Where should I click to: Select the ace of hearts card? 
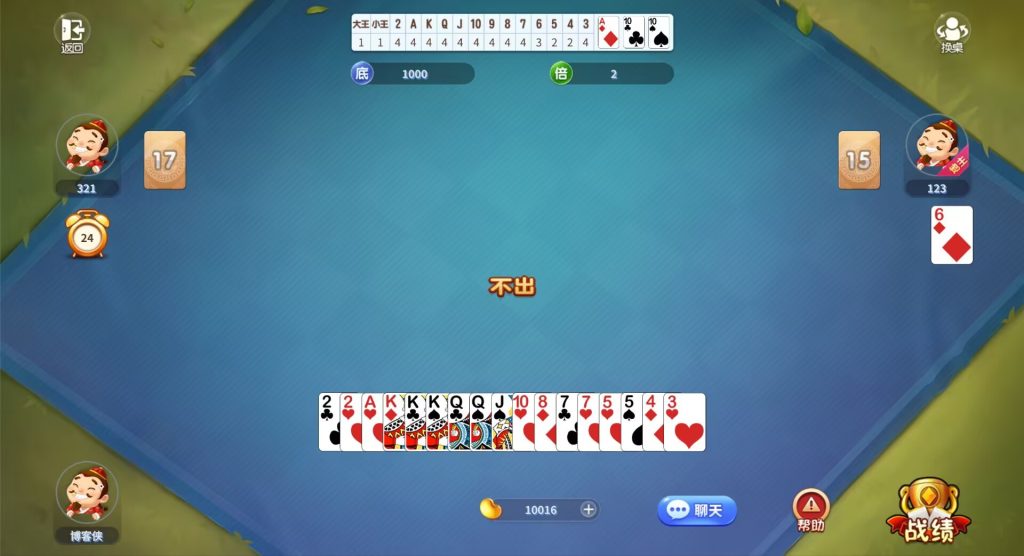click(370, 422)
